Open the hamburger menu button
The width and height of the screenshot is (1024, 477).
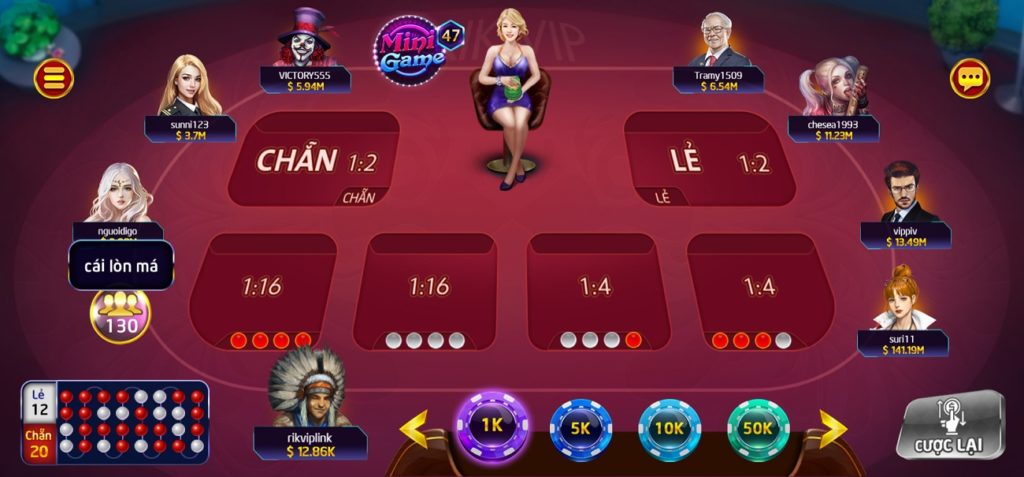pos(53,79)
